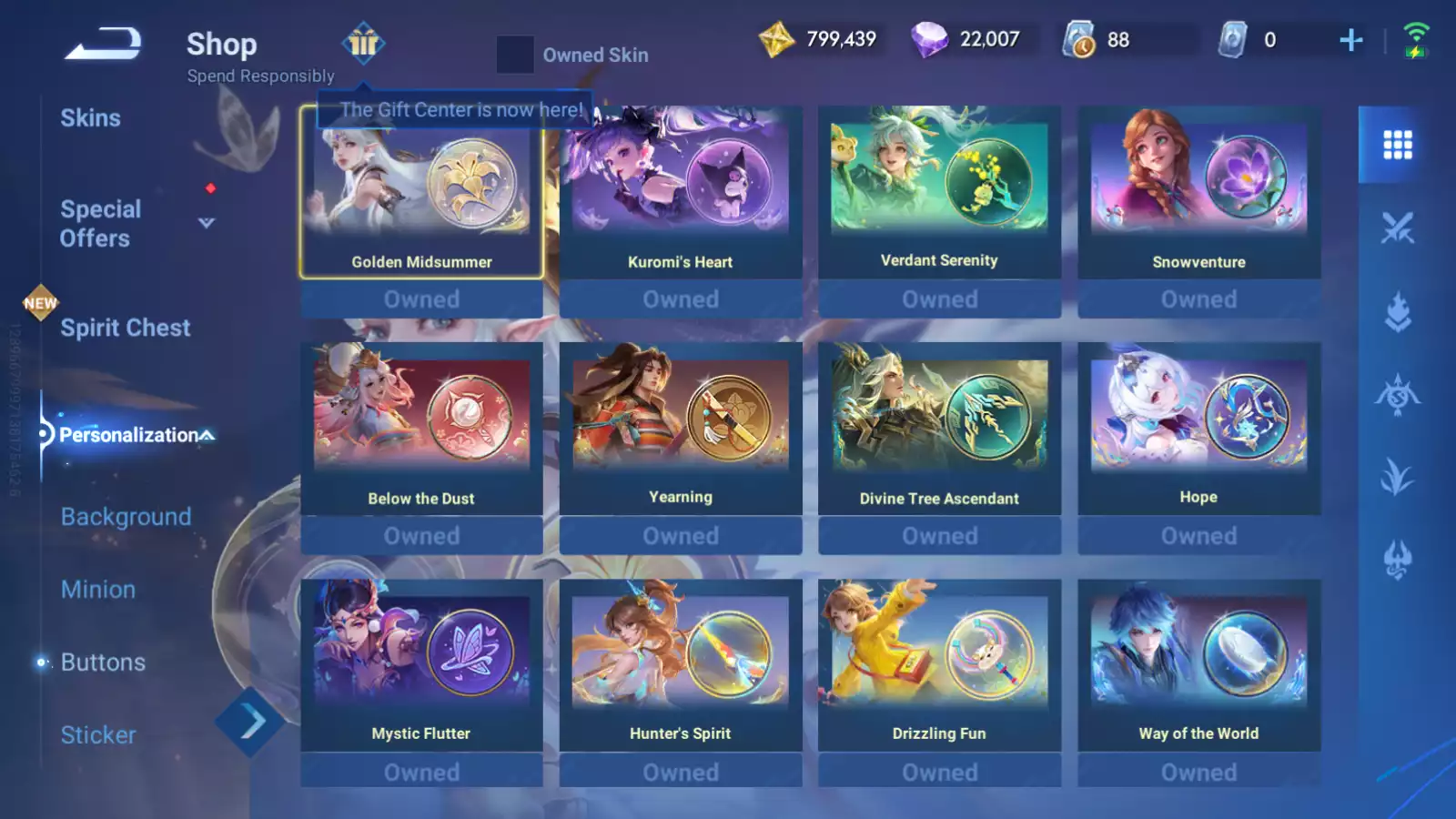This screenshot has height=819, width=1456.
Task: Select the Divine Tree Ascendant card
Action: pyautogui.click(x=939, y=430)
